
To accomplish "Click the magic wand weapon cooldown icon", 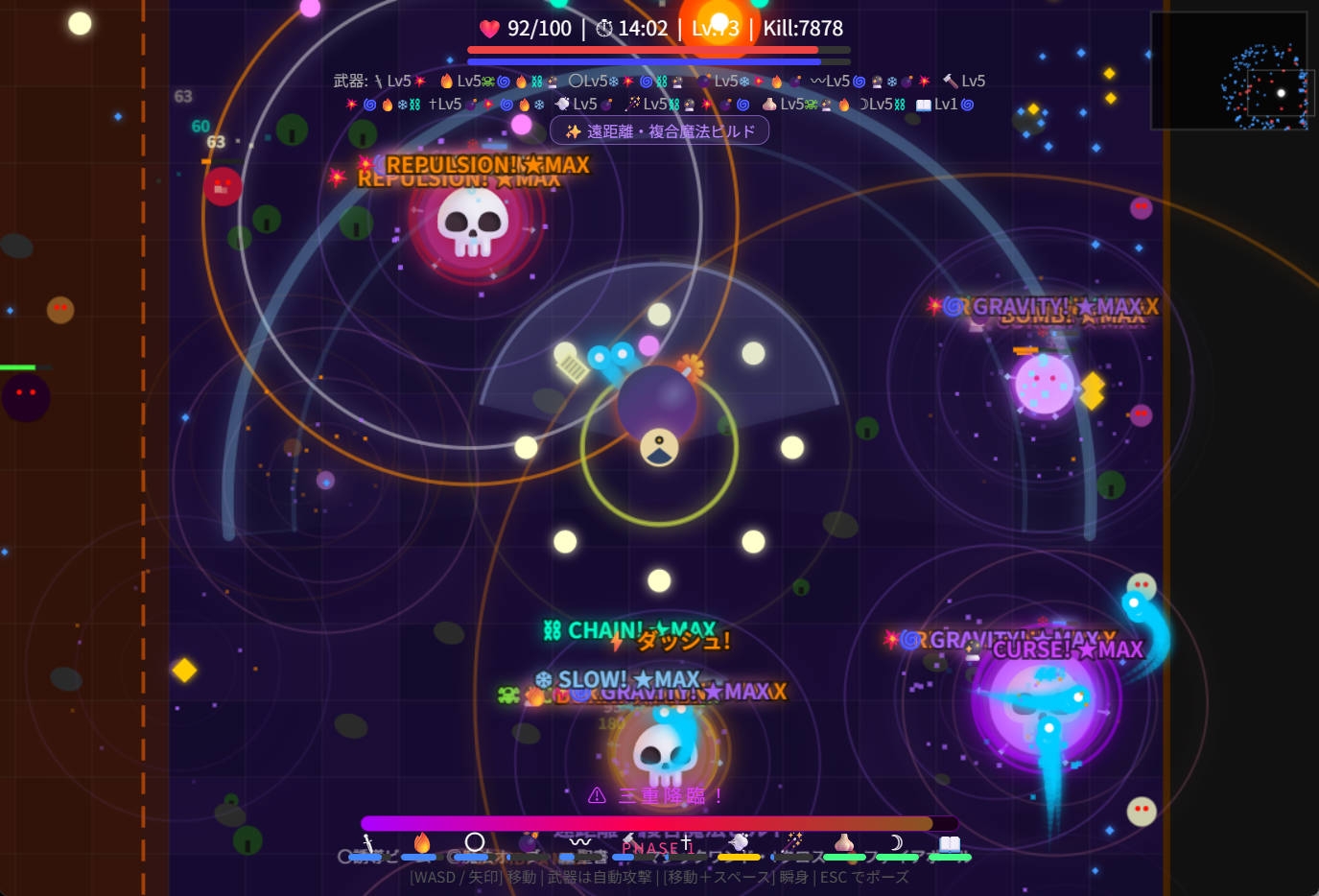I will pyautogui.click(x=792, y=842).
